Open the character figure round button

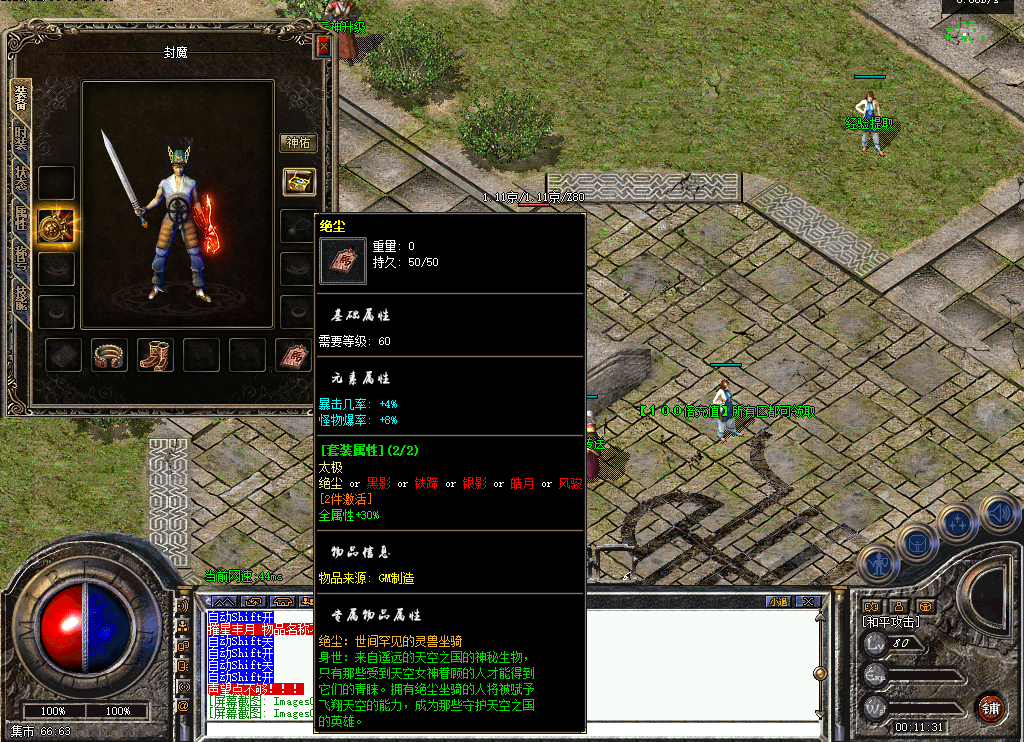[x=878, y=564]
